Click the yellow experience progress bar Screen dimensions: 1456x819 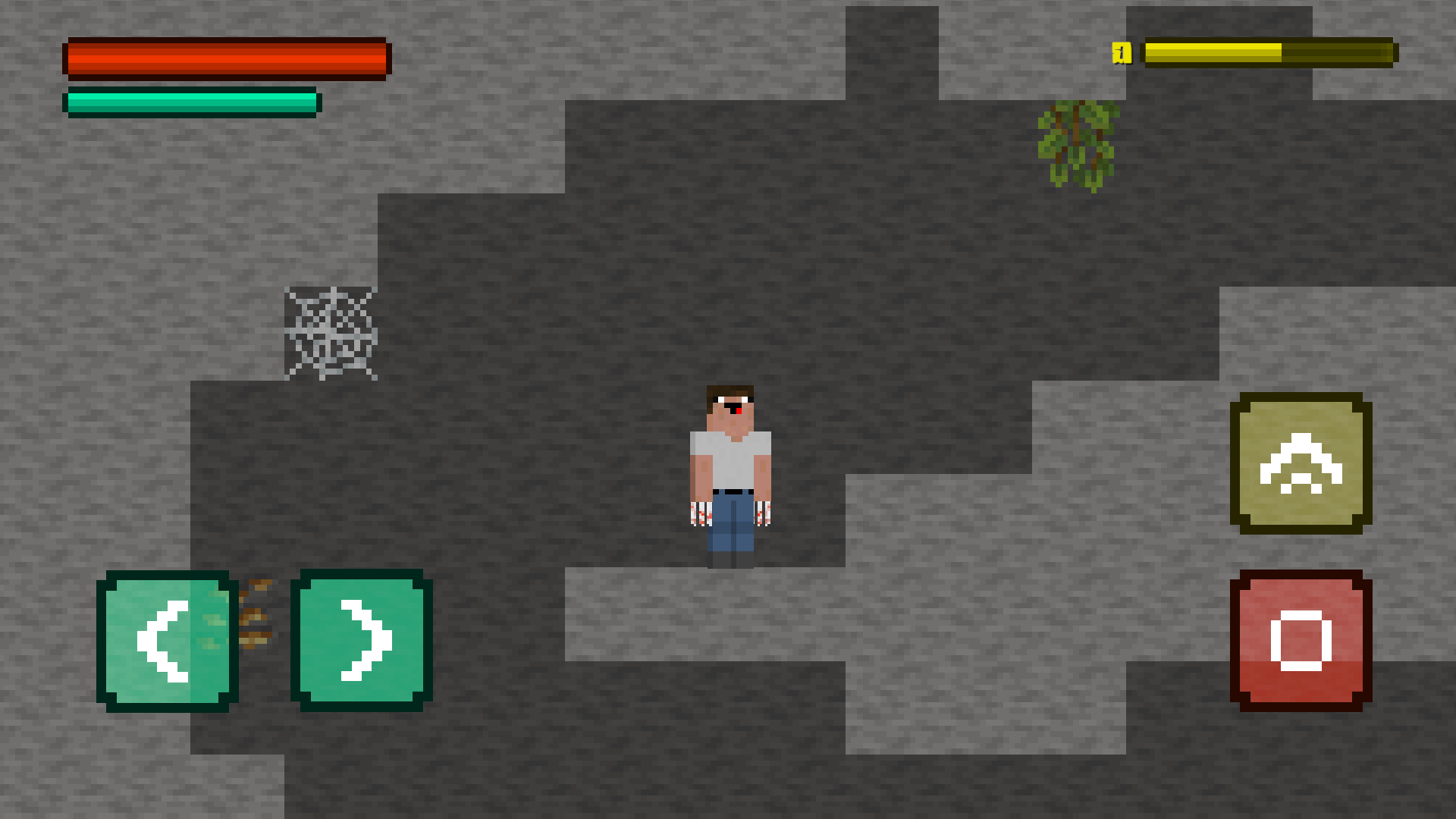[x=1266, y=52]
